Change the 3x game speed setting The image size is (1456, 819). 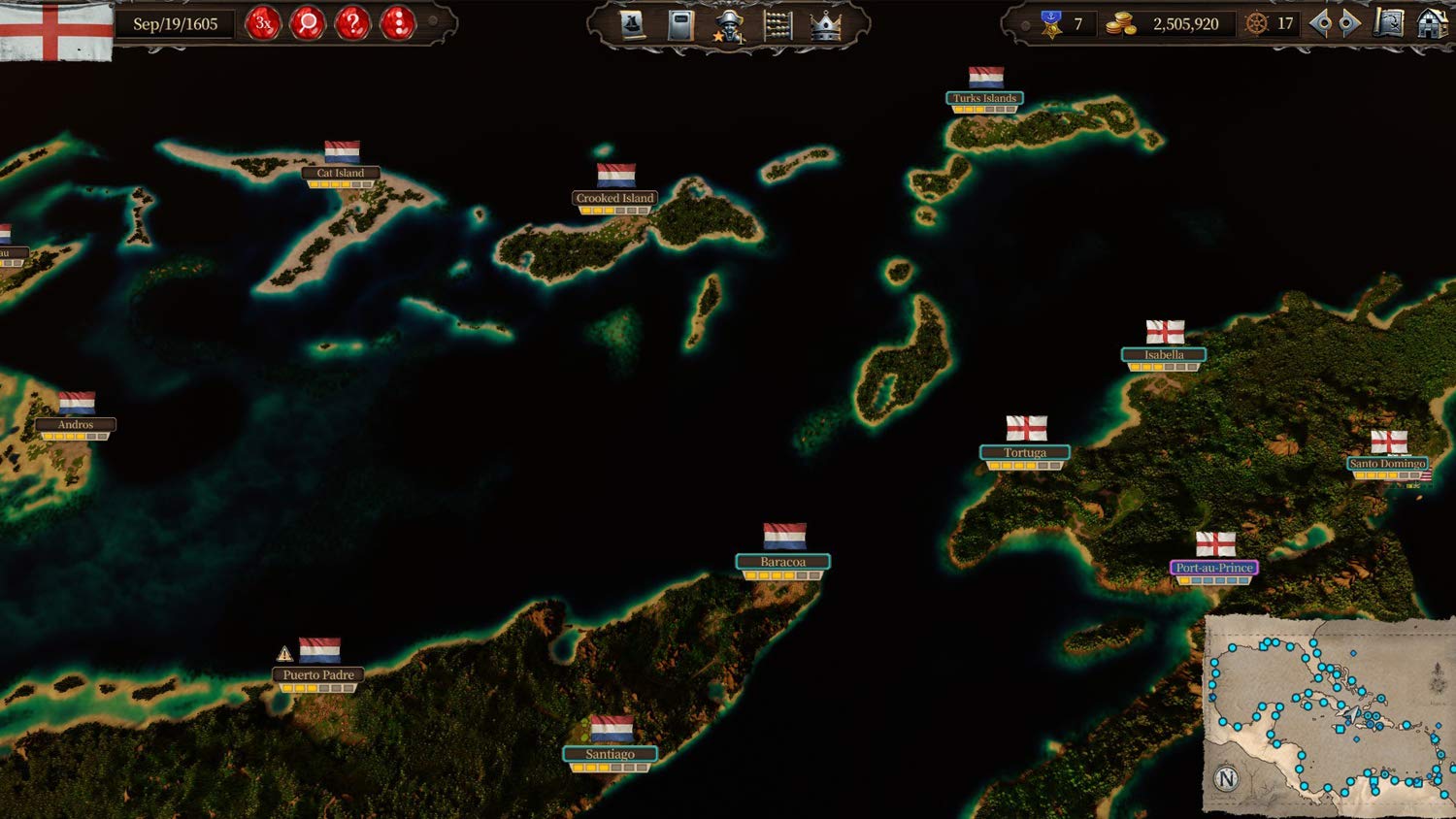pos(262,23)
